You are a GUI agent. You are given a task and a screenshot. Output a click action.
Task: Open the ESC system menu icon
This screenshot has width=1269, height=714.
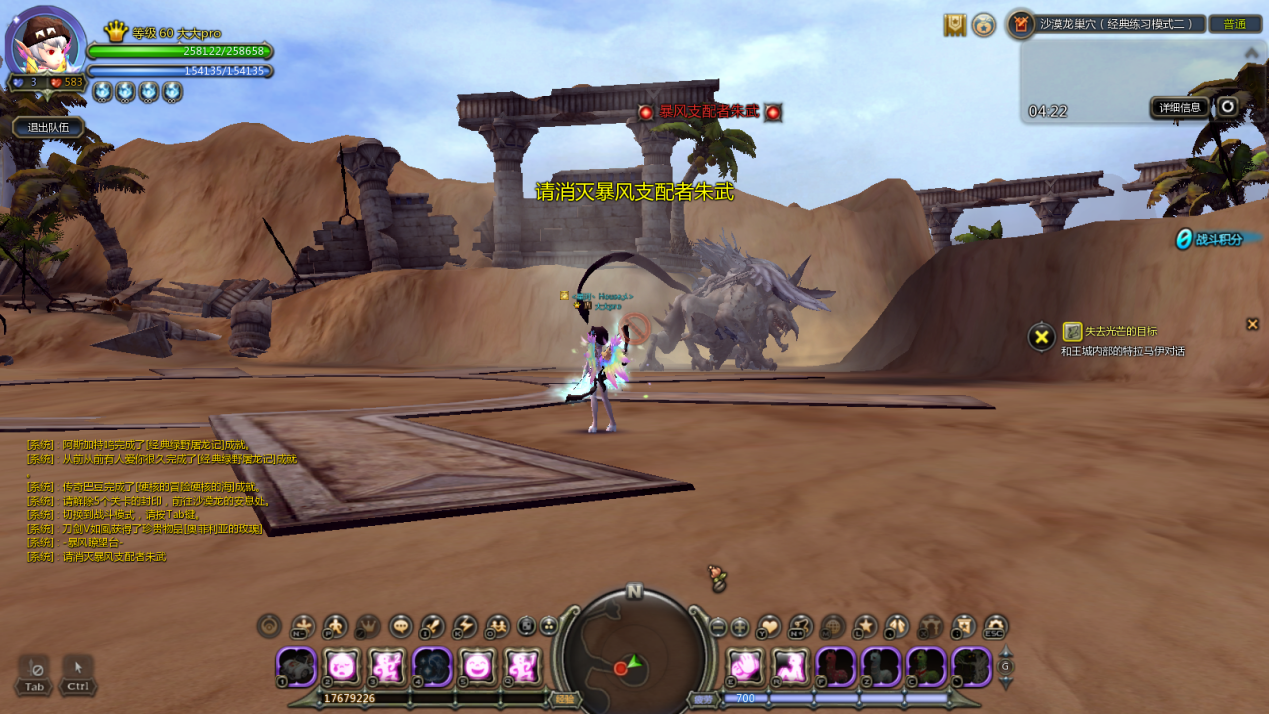click(995, 627)
